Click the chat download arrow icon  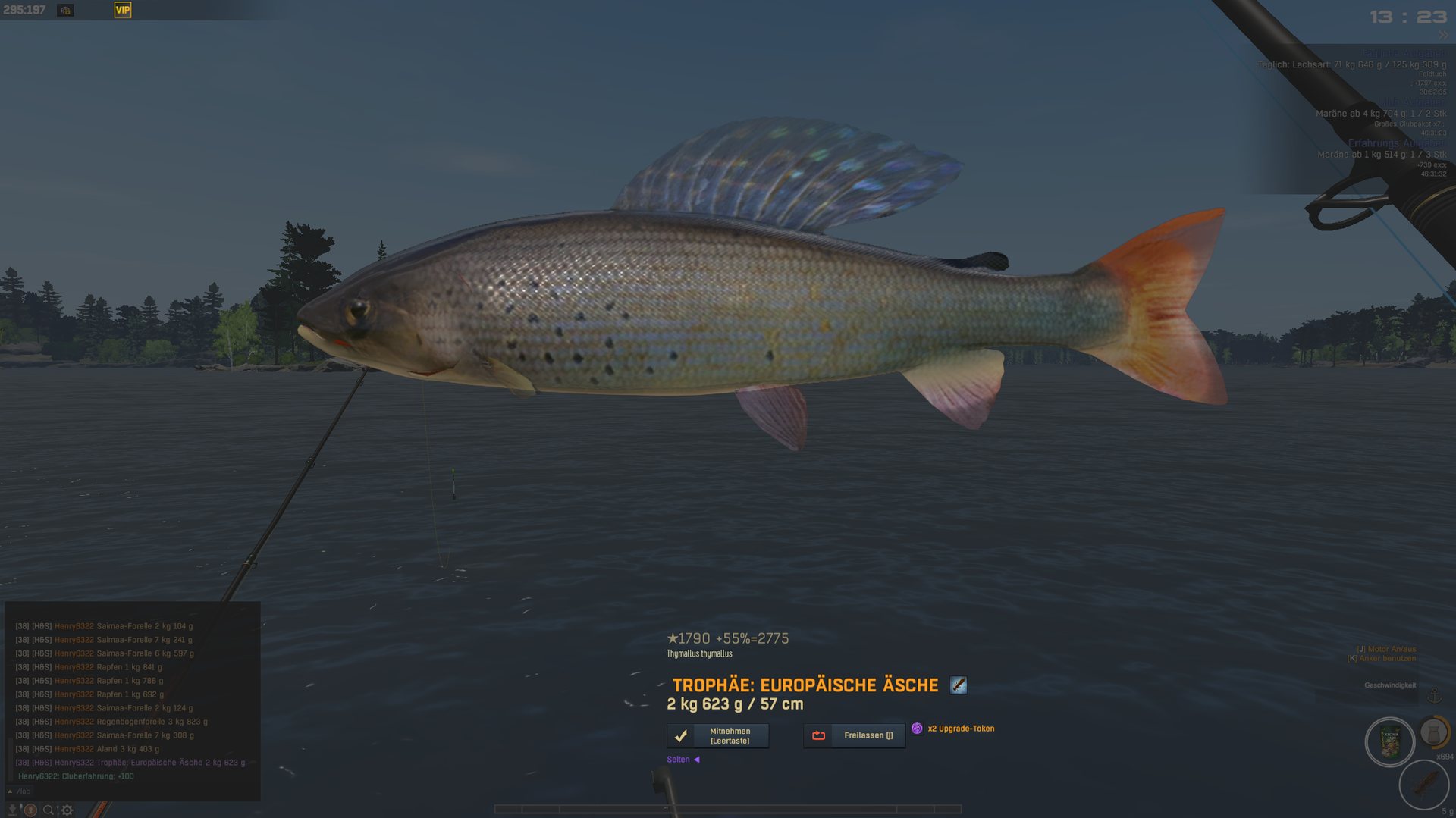13,810
